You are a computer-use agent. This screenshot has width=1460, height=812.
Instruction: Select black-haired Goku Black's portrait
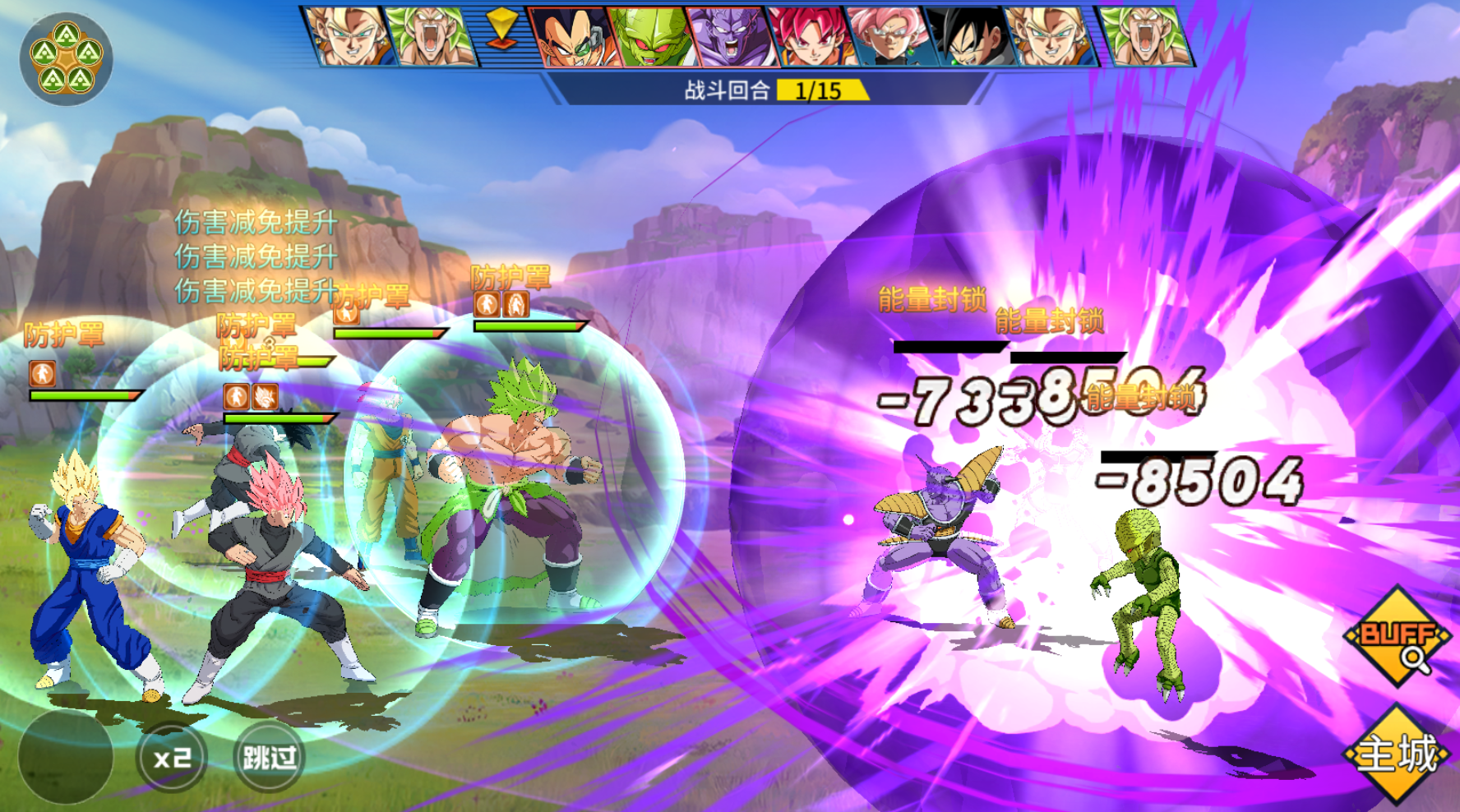click(967, 37)
